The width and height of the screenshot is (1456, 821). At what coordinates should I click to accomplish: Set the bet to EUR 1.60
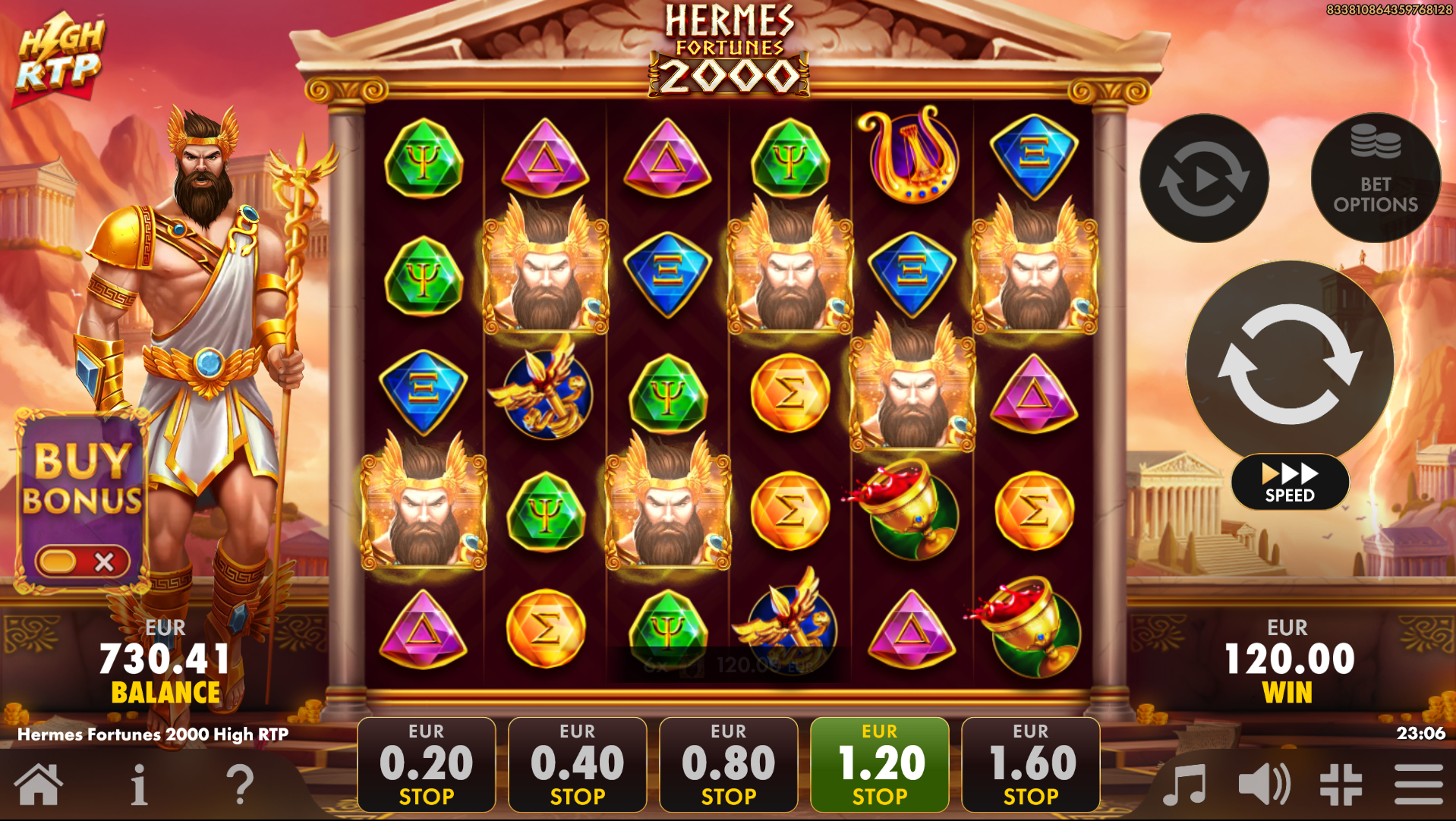click(x=1030, y=763)
